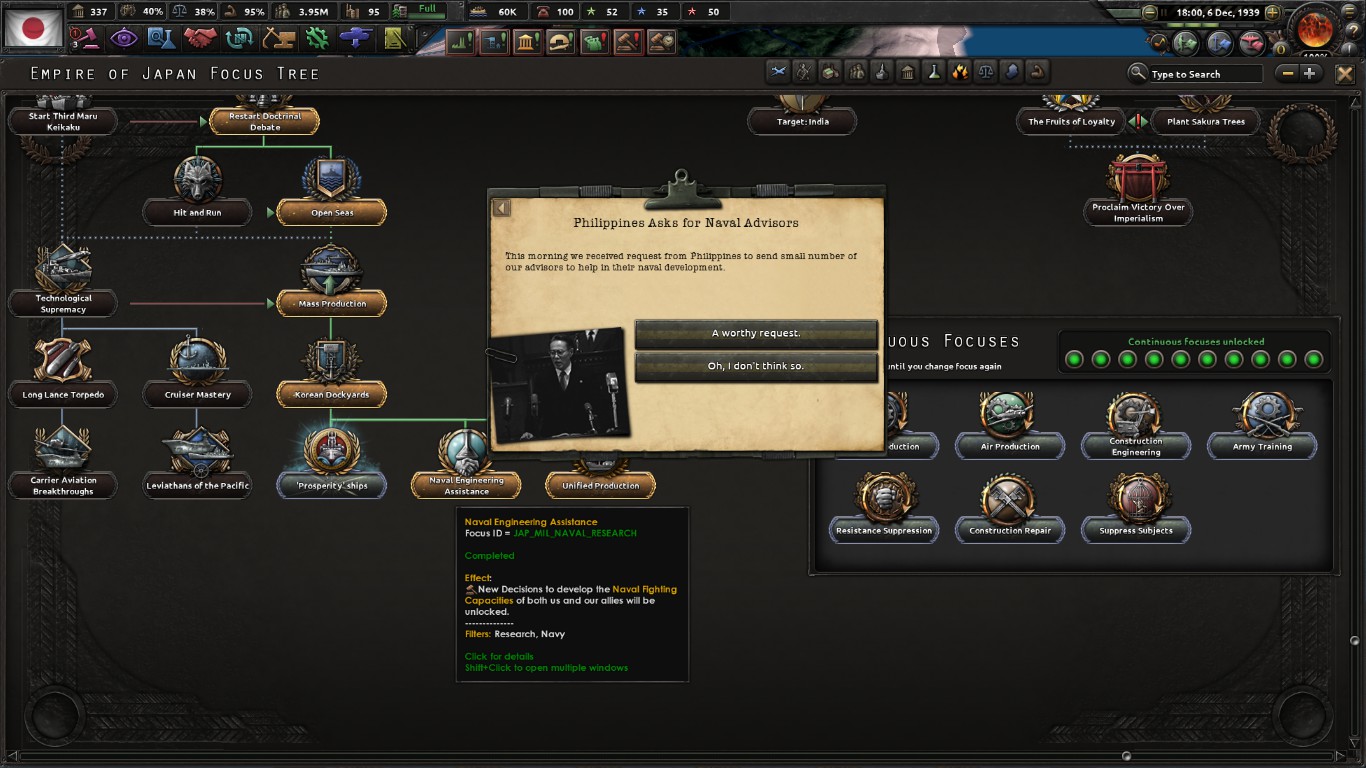Open the Decisions panel with the gavel icon
Viewport: 1366px width, 768px height.
(88, 40)
